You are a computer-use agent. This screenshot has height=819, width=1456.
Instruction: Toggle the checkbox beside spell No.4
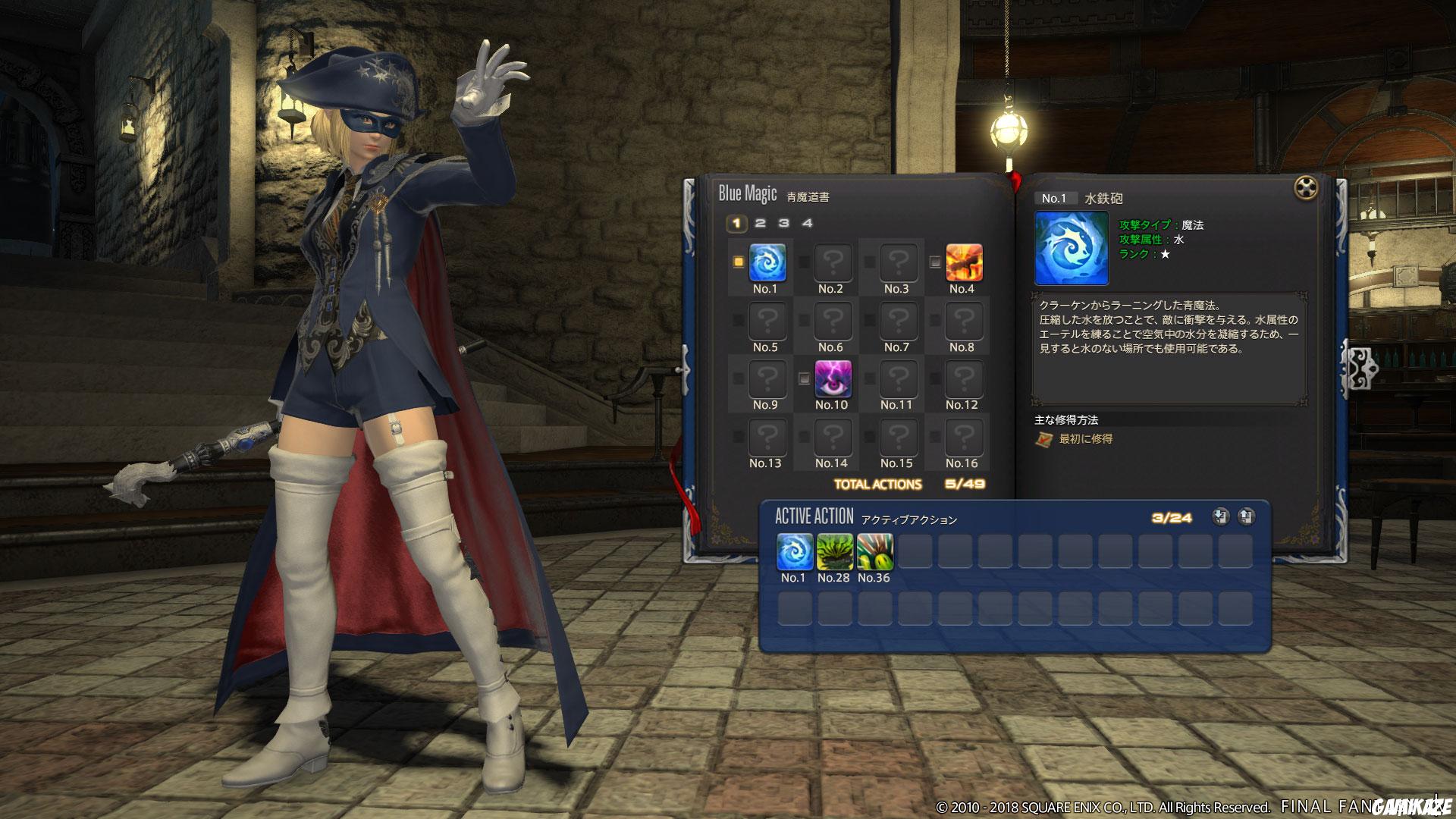934,260
